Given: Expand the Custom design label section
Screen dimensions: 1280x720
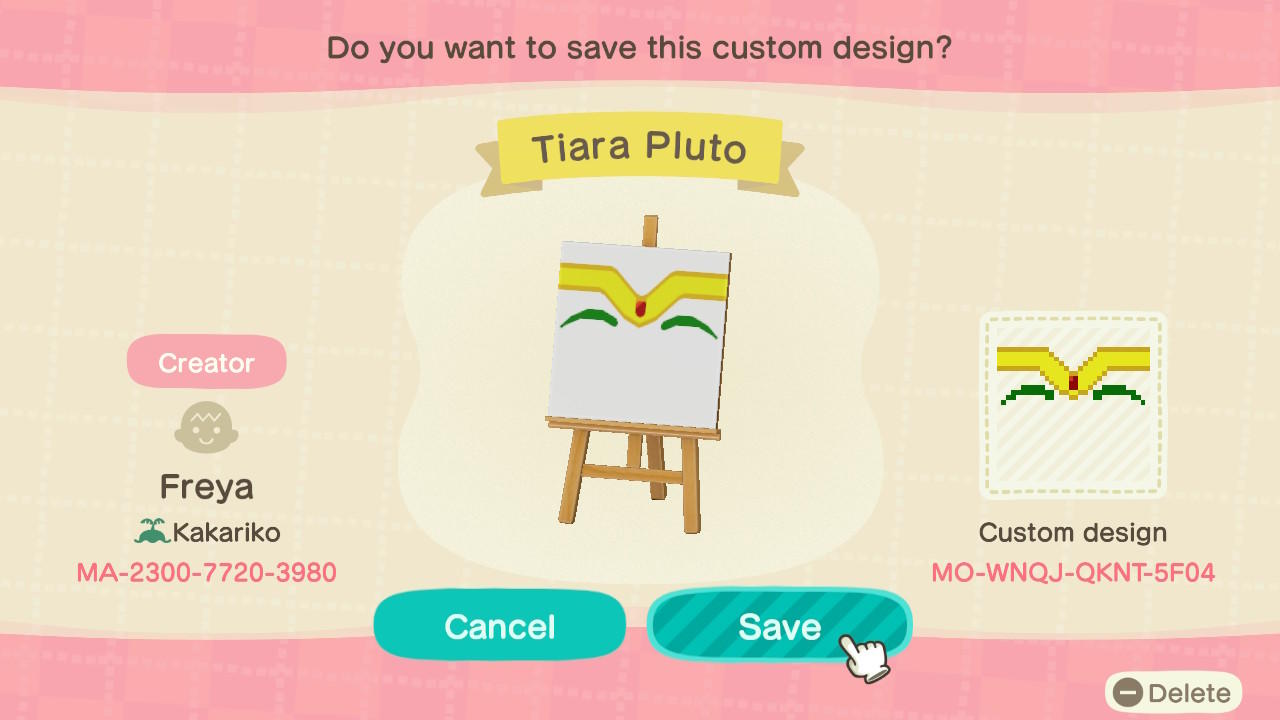Looking at the screenshot, I should [1072, 533].
